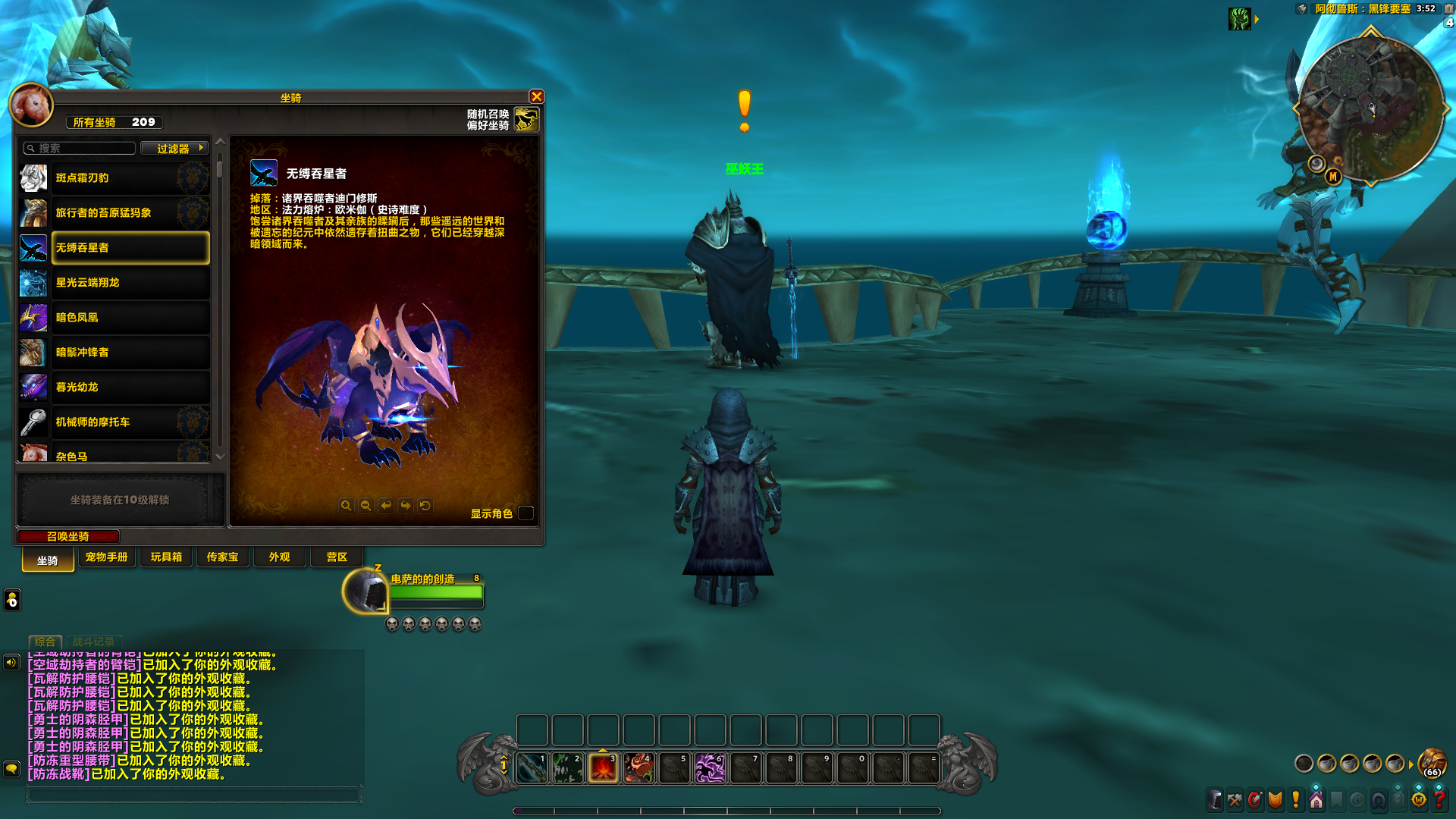Click the circular minimap
The image size is (1456, 819).
1370,108
